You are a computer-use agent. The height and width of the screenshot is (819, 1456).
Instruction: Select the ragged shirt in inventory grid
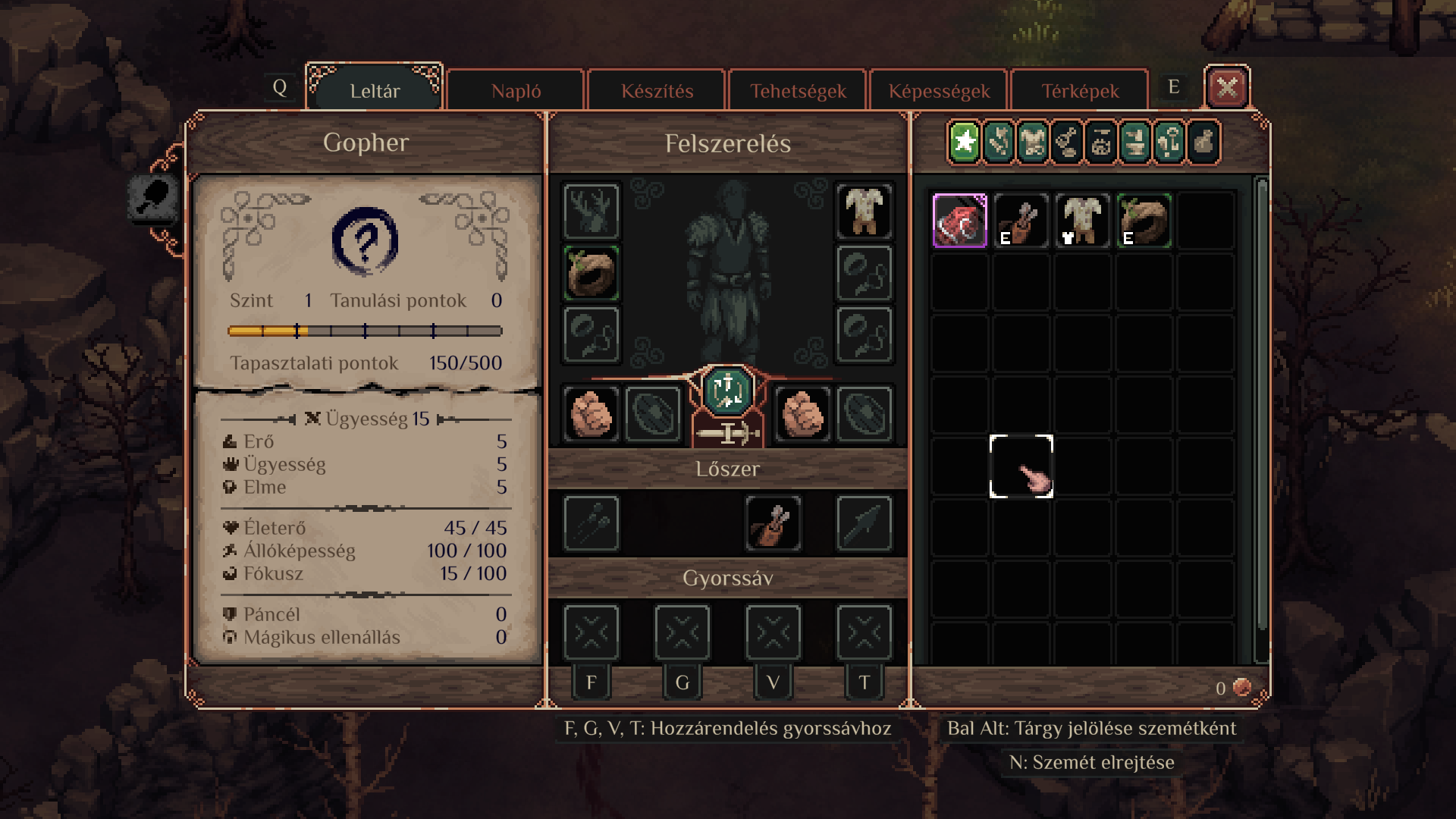pos(1082,221)
